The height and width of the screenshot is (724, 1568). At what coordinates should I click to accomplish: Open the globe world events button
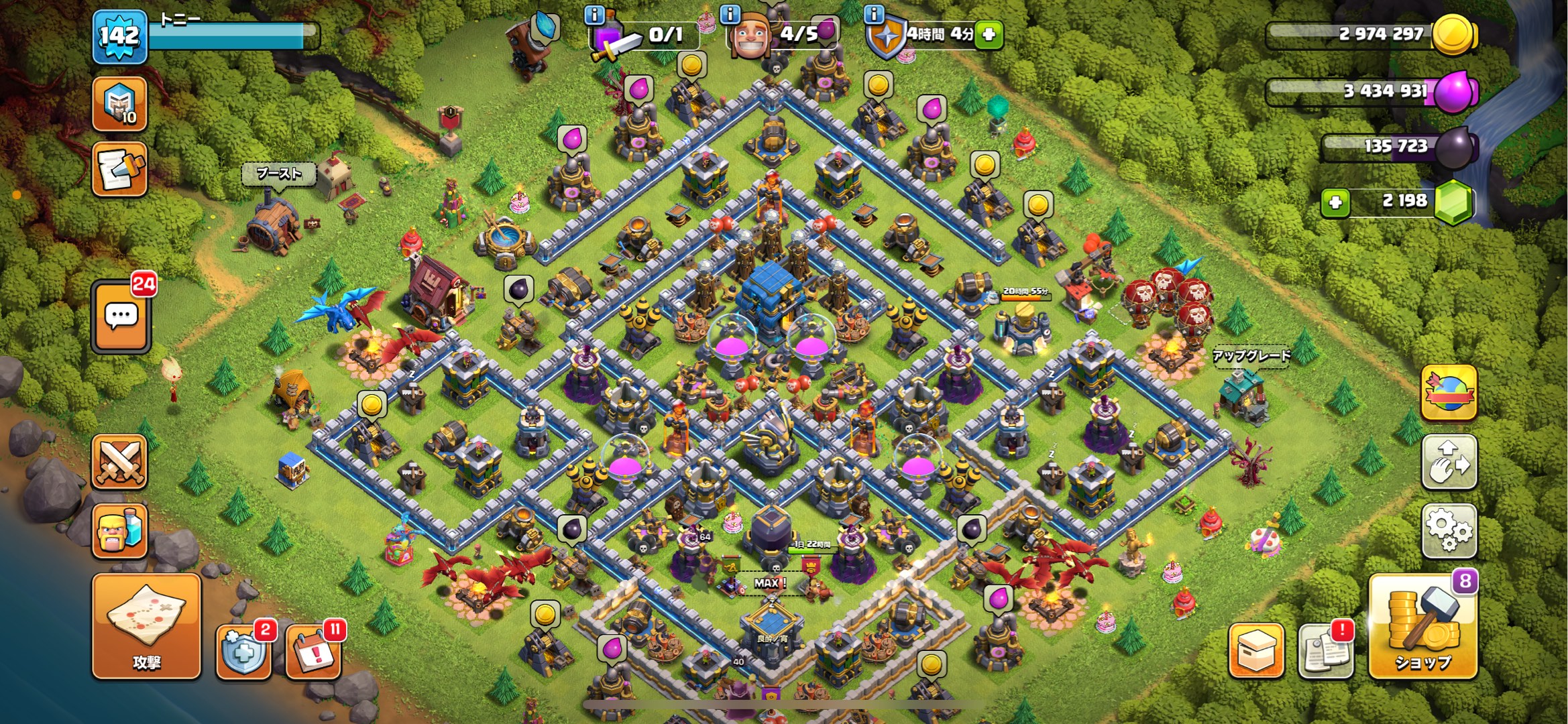(1449, 393)
